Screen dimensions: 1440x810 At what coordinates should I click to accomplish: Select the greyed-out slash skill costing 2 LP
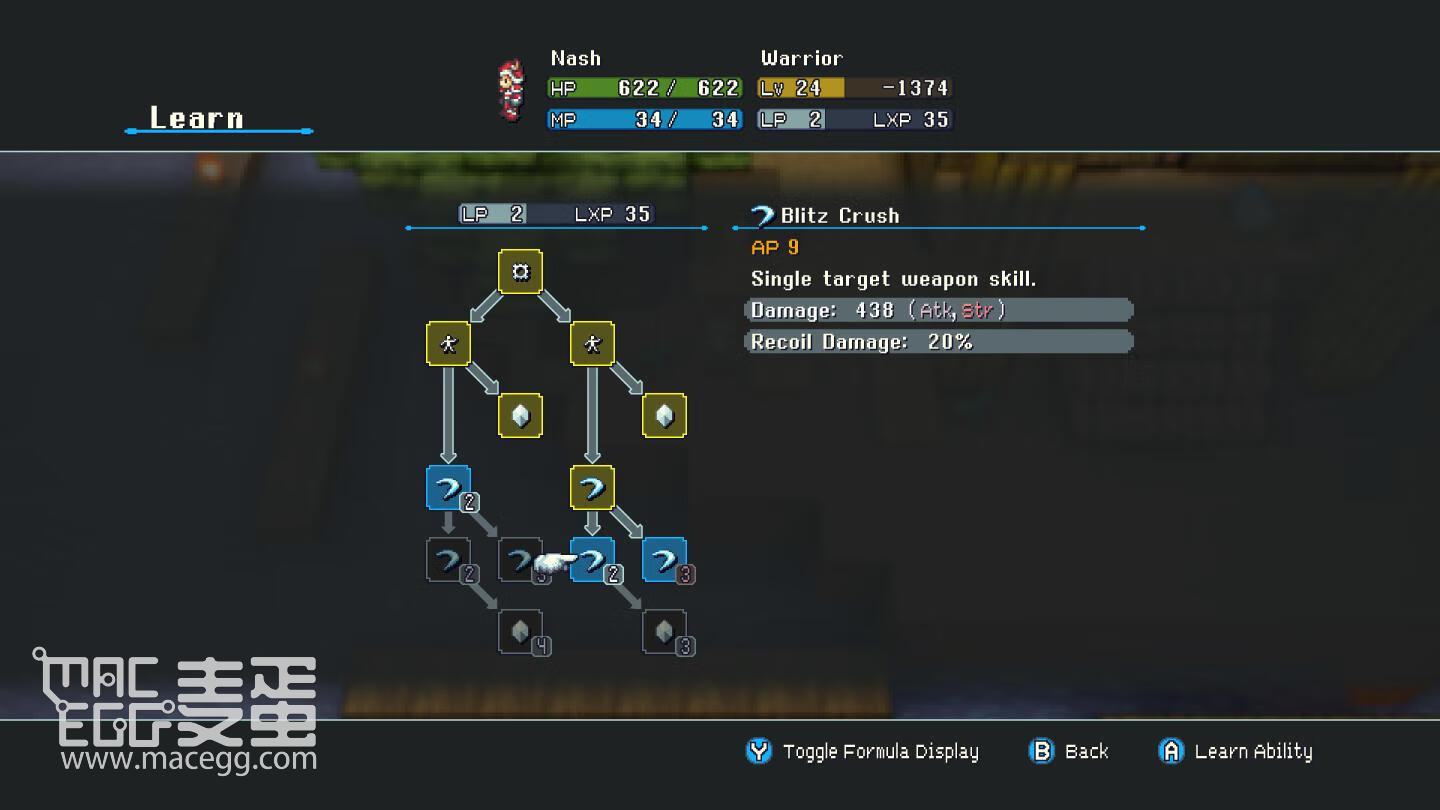(x=448, y=560)
